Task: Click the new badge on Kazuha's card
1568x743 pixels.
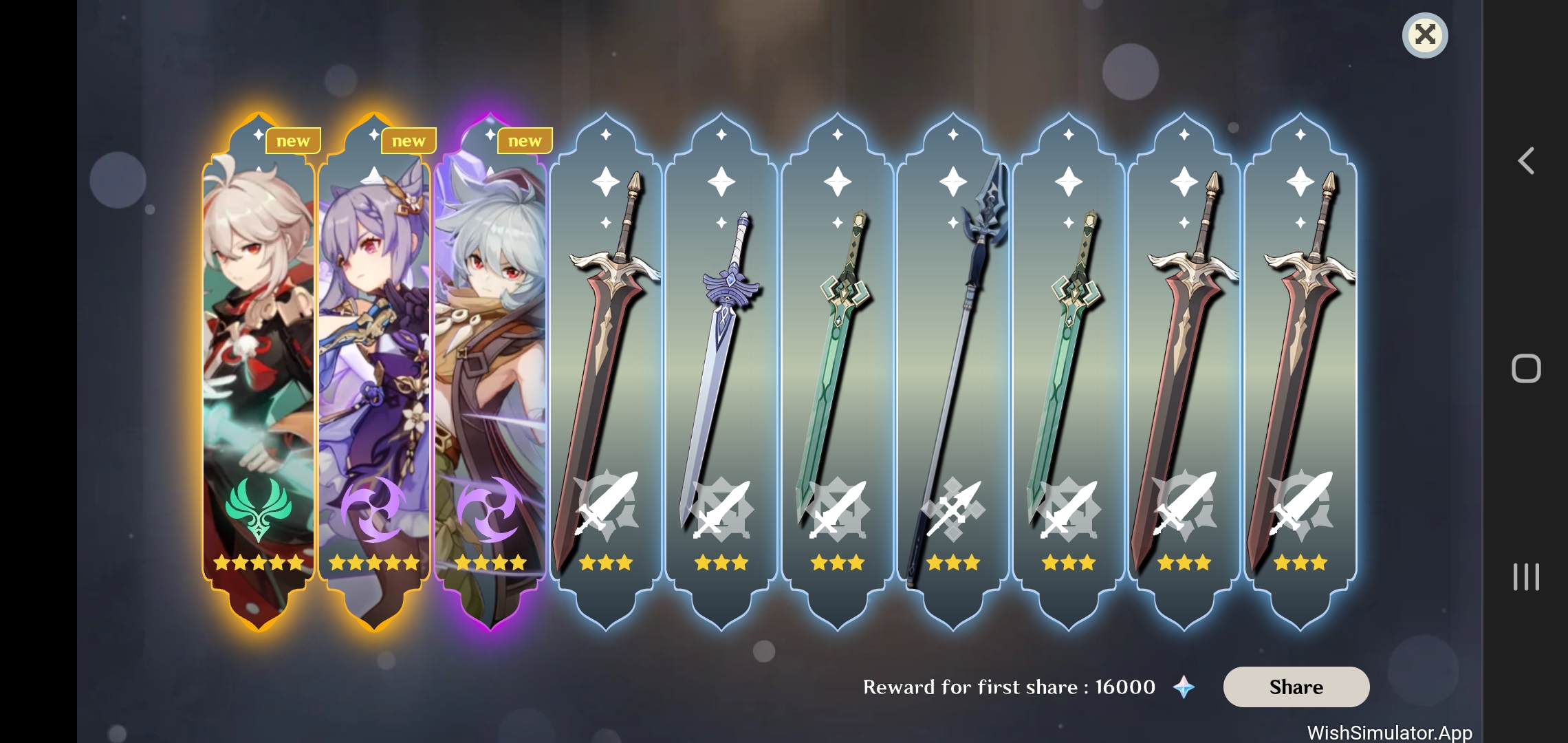Action: (x=294, y=140)
